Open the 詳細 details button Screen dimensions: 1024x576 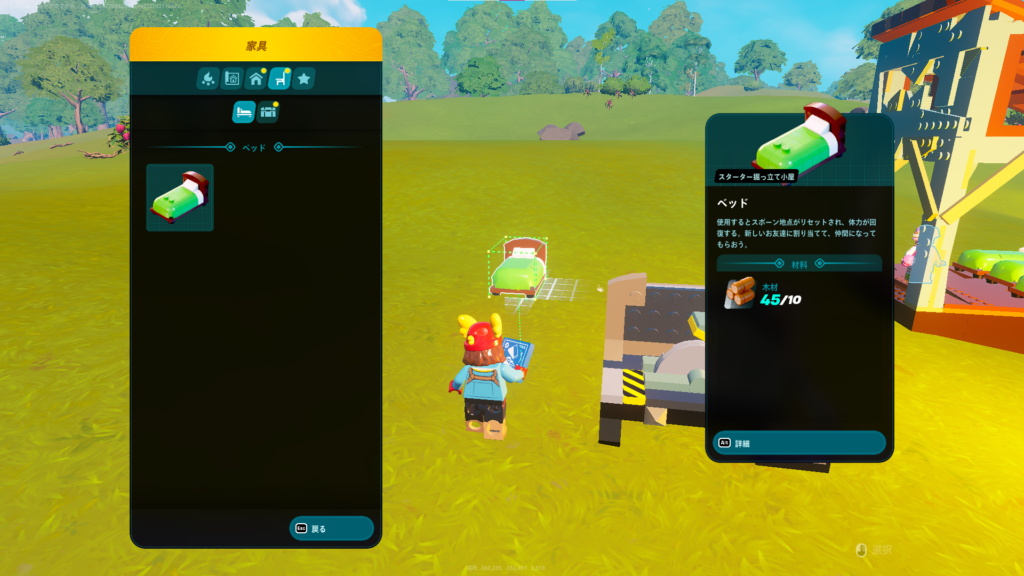[x=799, y=443]
